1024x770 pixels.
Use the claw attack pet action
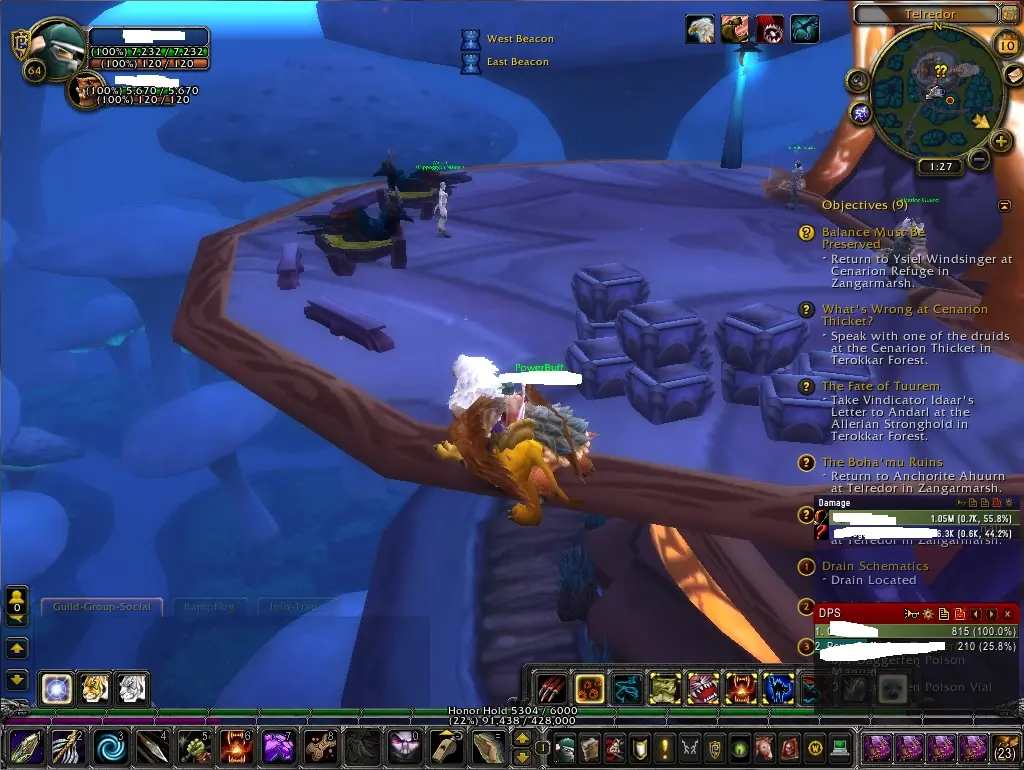pyautogui.click(x=551, y=688)
